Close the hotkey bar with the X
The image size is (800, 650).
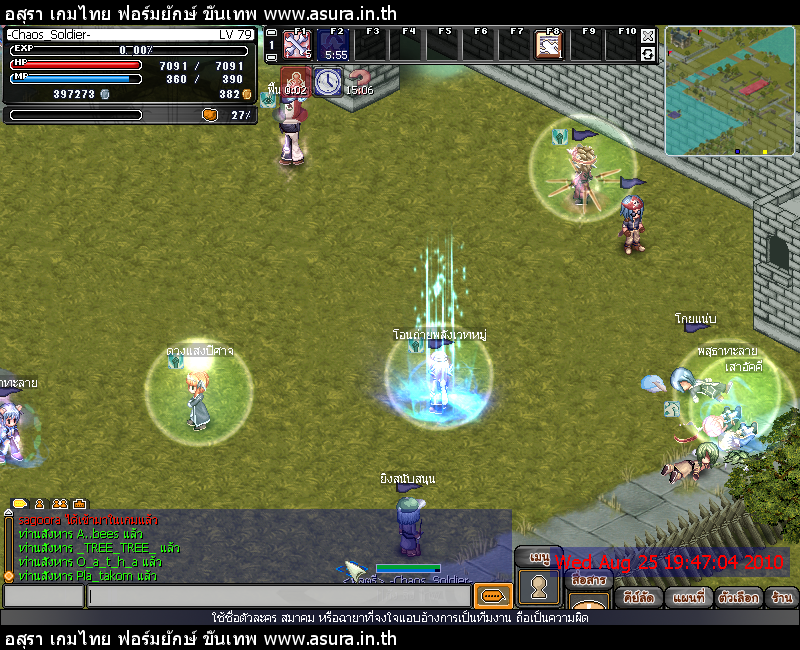(648, 36)
